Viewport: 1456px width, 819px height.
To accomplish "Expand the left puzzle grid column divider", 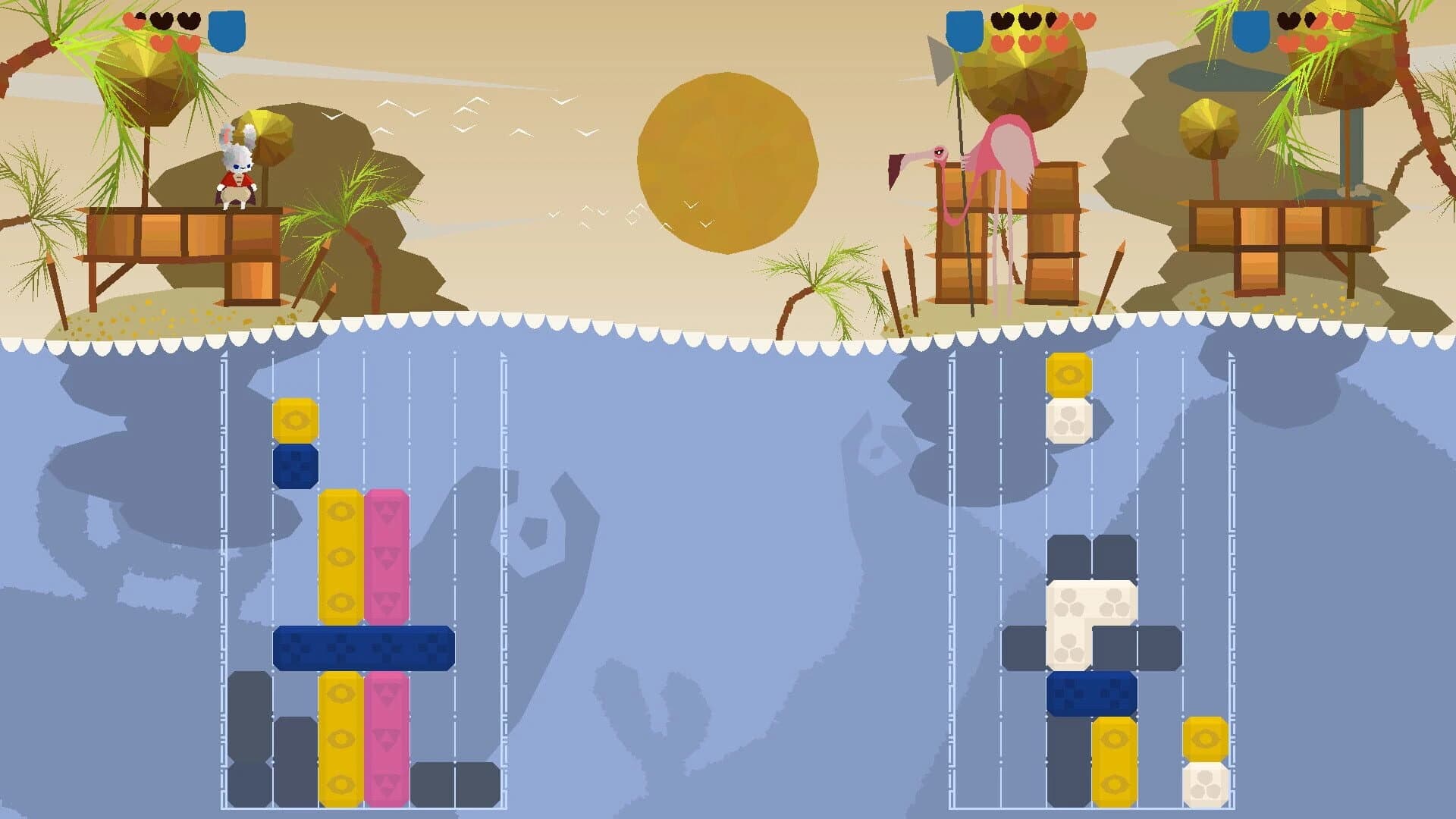I will (x=364, y=531).
